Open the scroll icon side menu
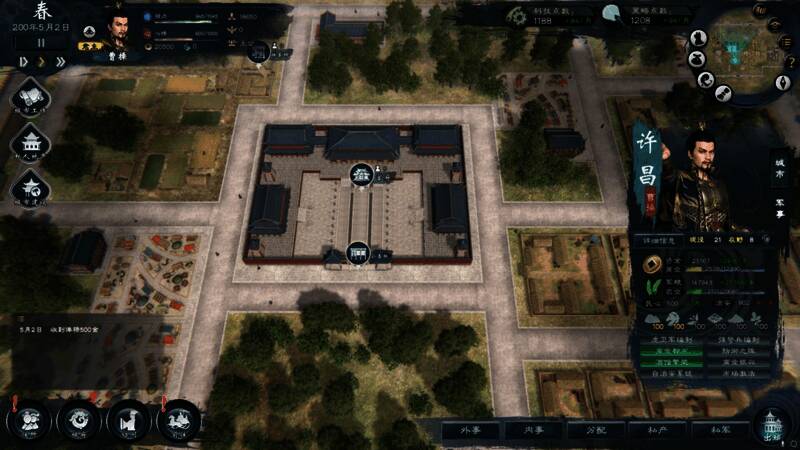This screenshot has height=450, width=800. [x=29, y=99]
